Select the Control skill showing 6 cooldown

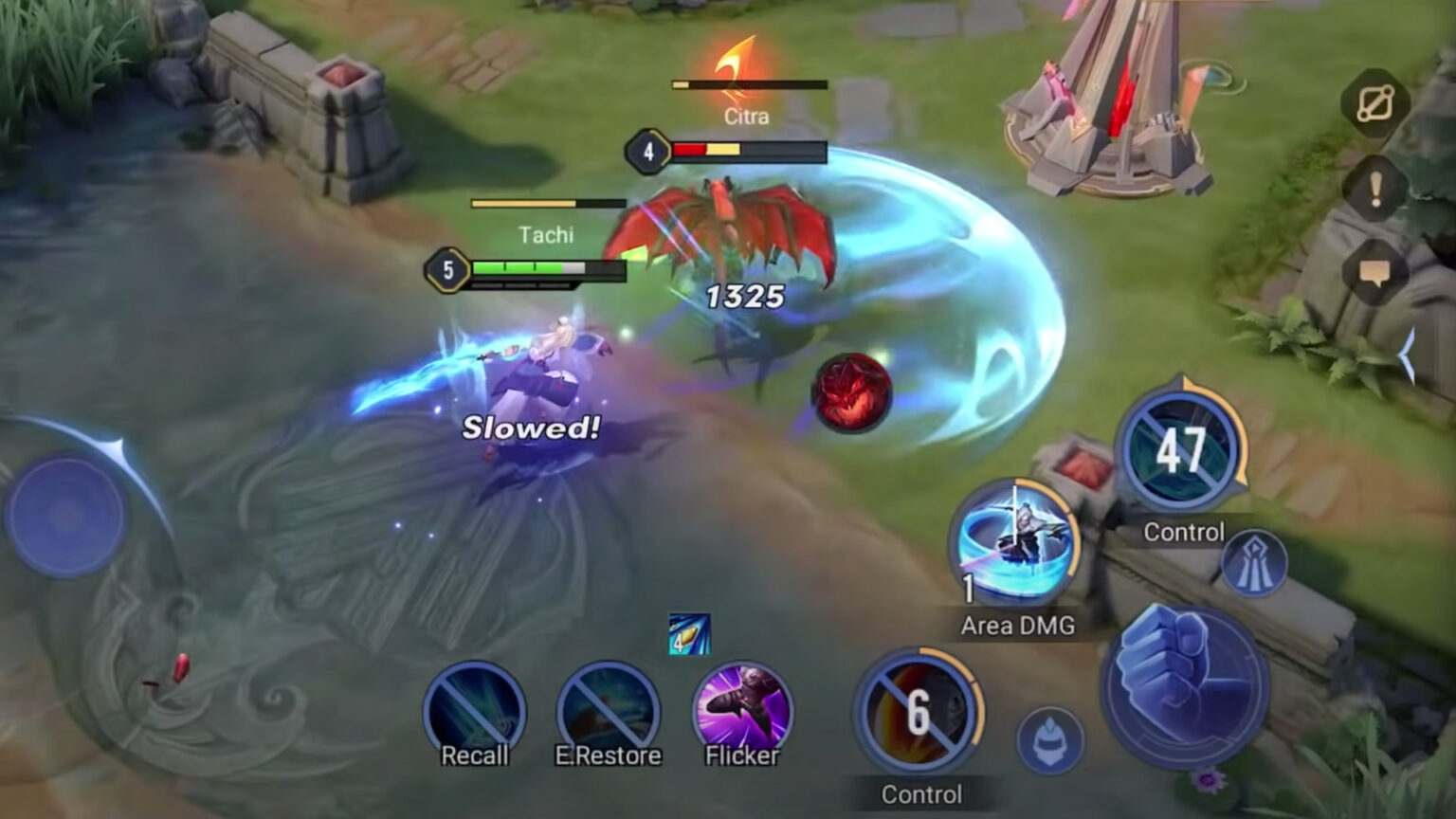918,713
